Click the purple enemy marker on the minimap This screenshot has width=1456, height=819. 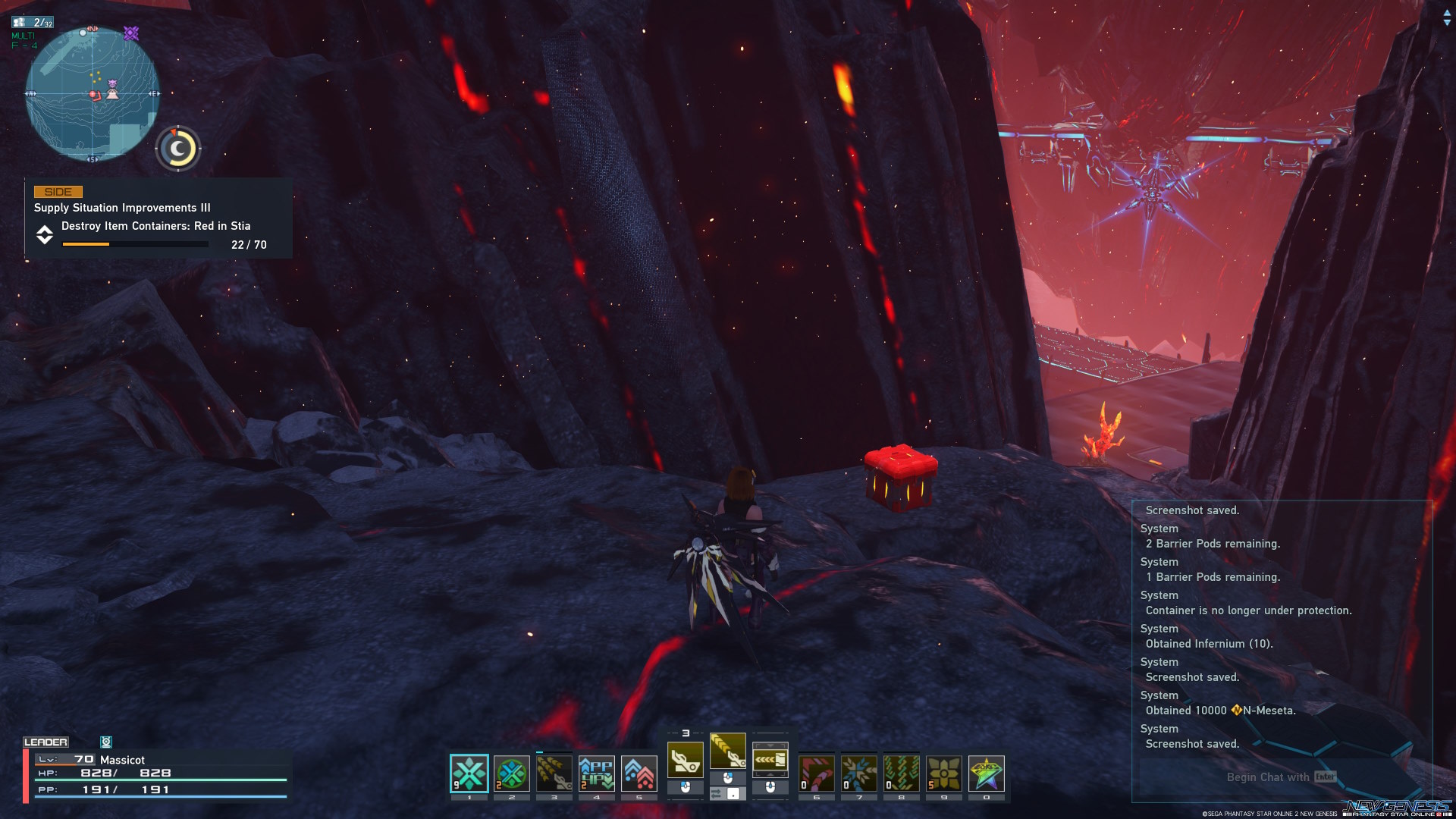click(x=131, y=34)
